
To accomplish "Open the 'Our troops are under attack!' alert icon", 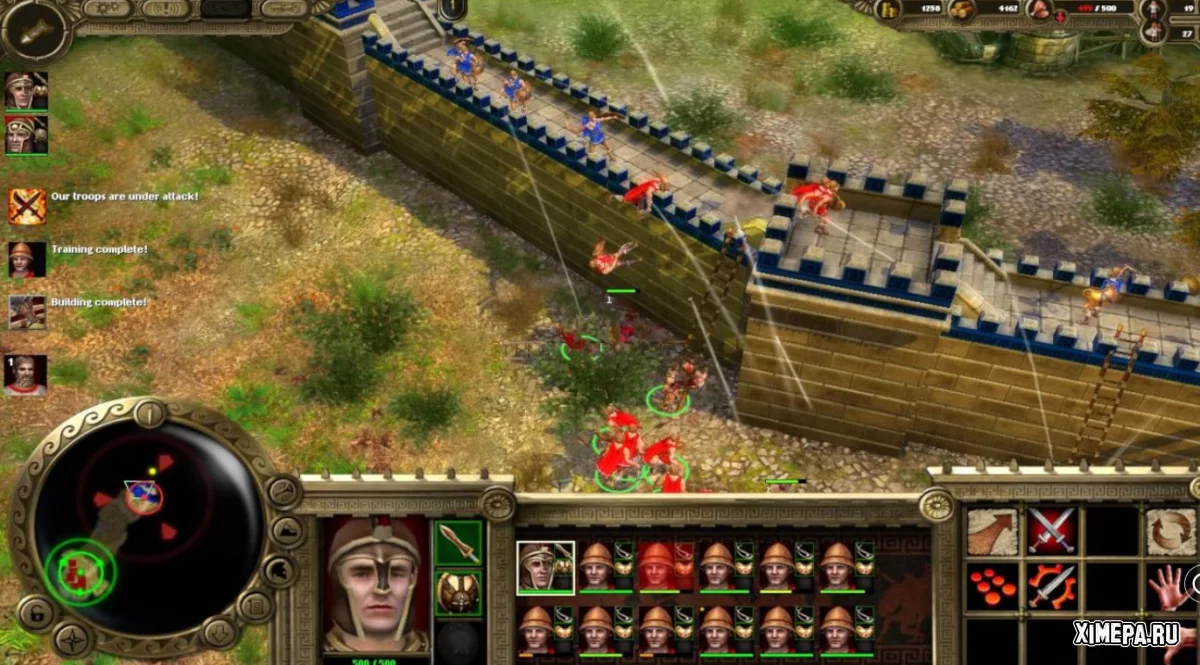I will [x=27, y=206].
